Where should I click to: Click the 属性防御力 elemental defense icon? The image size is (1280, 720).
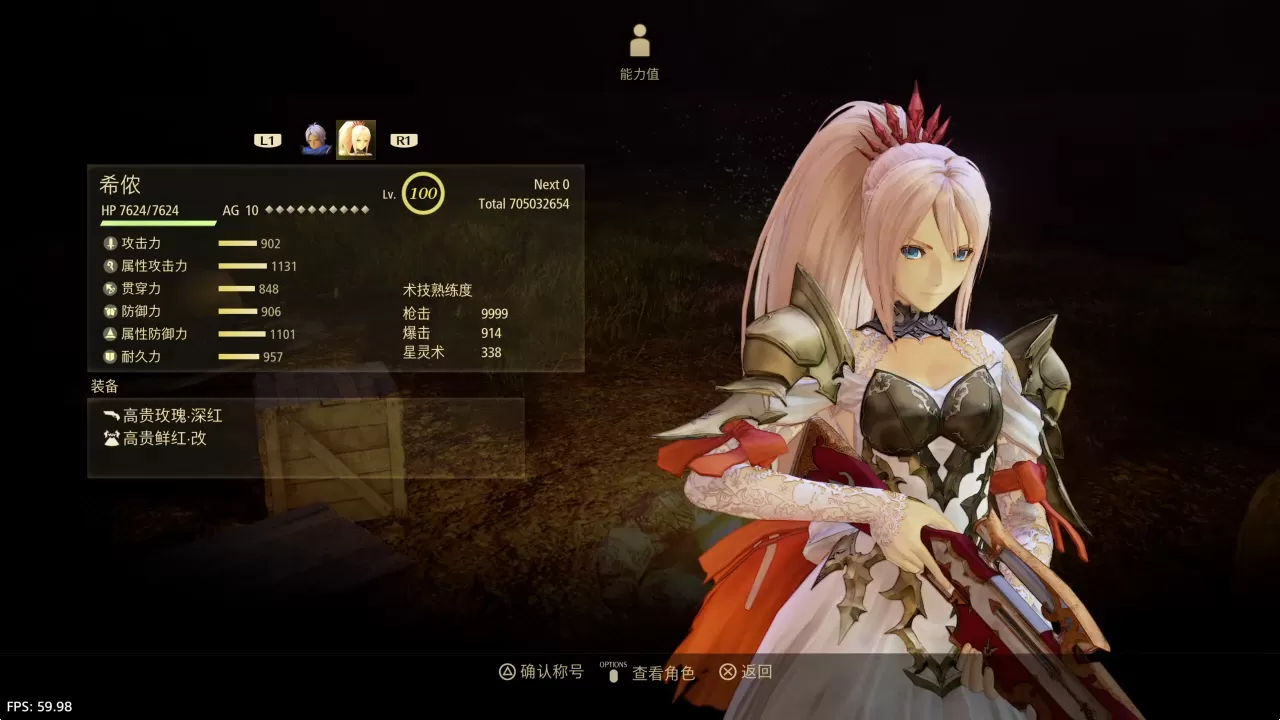point(112,334)
